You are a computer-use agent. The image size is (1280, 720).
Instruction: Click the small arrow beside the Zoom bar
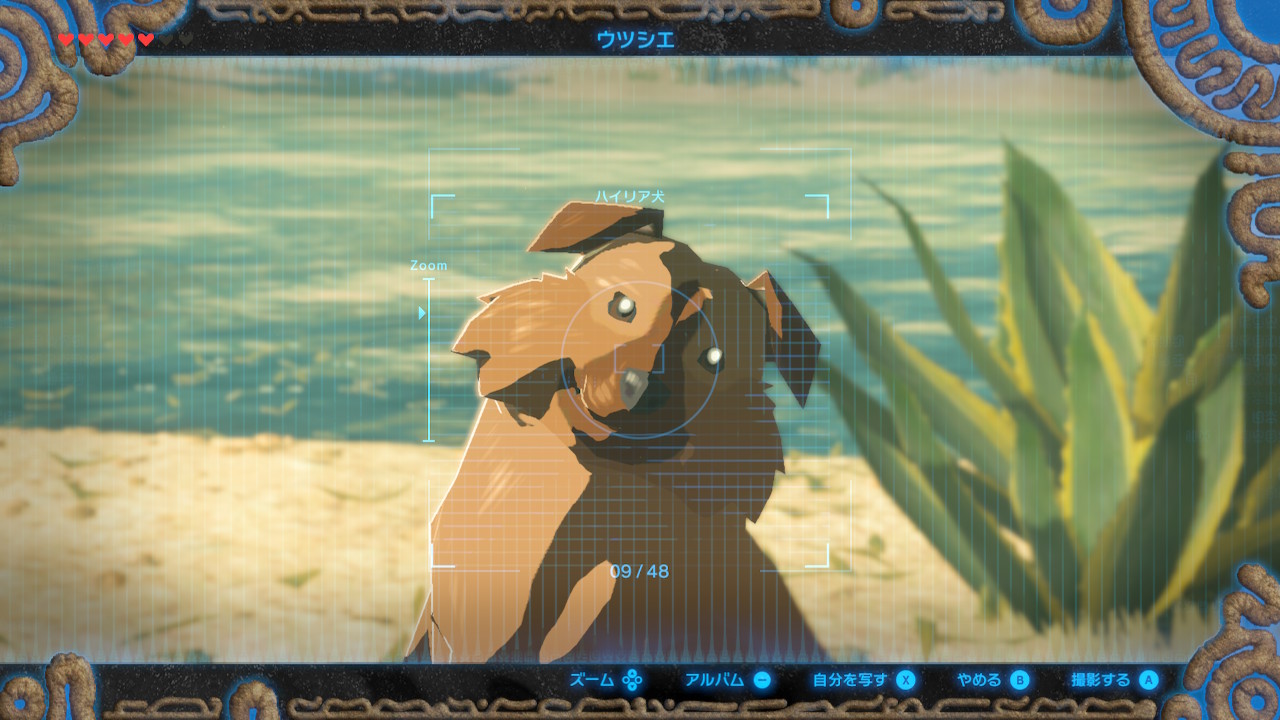point(420,311)
